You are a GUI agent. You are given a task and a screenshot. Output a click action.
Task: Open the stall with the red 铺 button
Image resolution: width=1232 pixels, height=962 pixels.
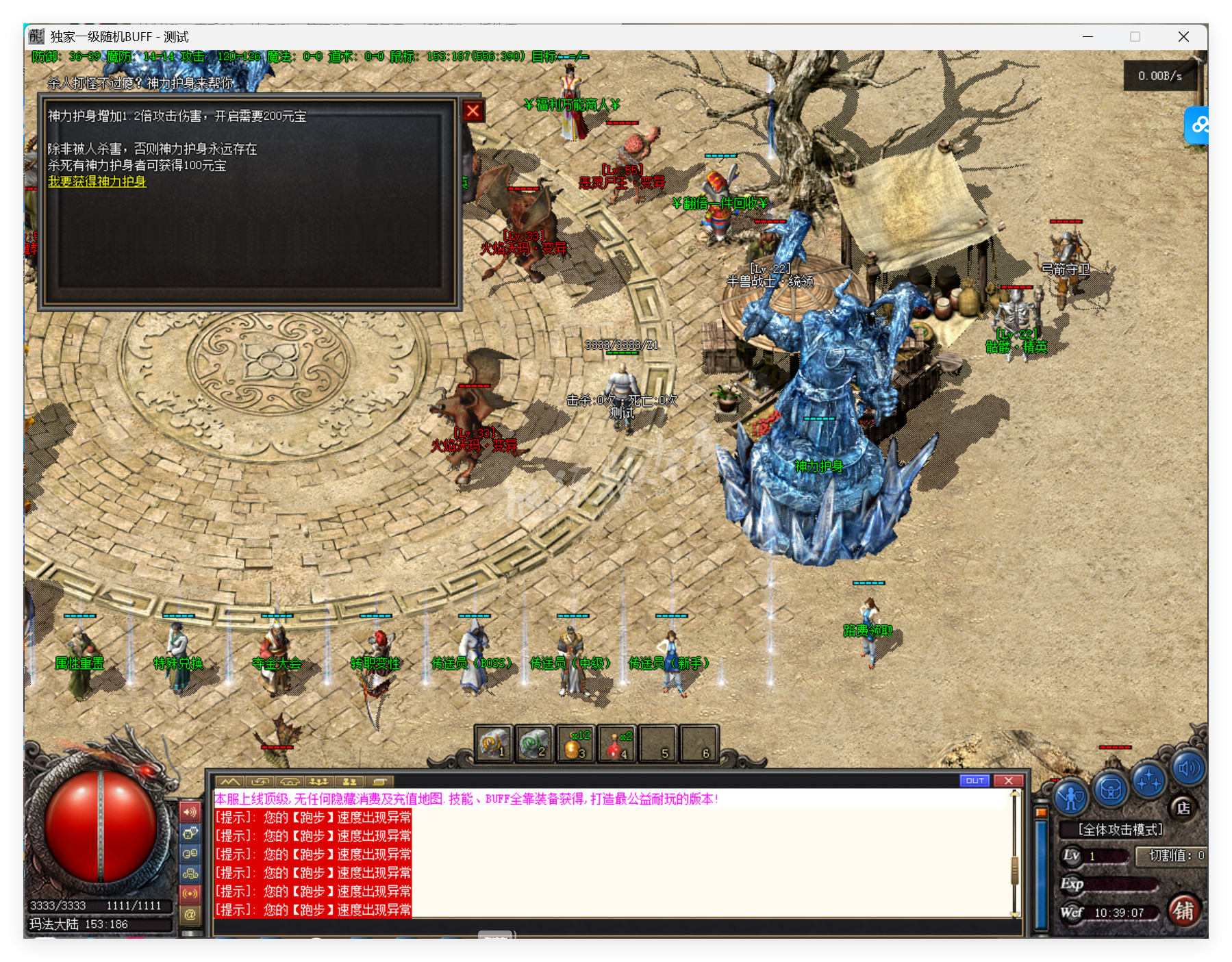(x=1183, y=911)
